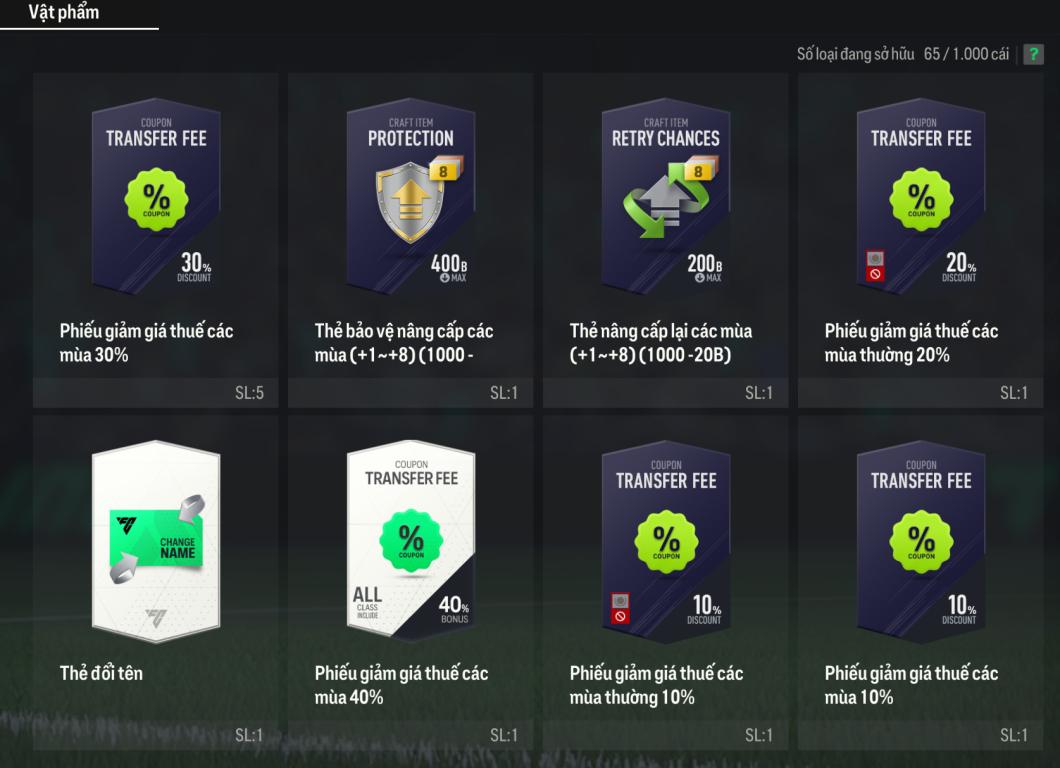Switch to the Vật phẩm tab
The image size is (1060, 768).
click(x=63, y=13)
